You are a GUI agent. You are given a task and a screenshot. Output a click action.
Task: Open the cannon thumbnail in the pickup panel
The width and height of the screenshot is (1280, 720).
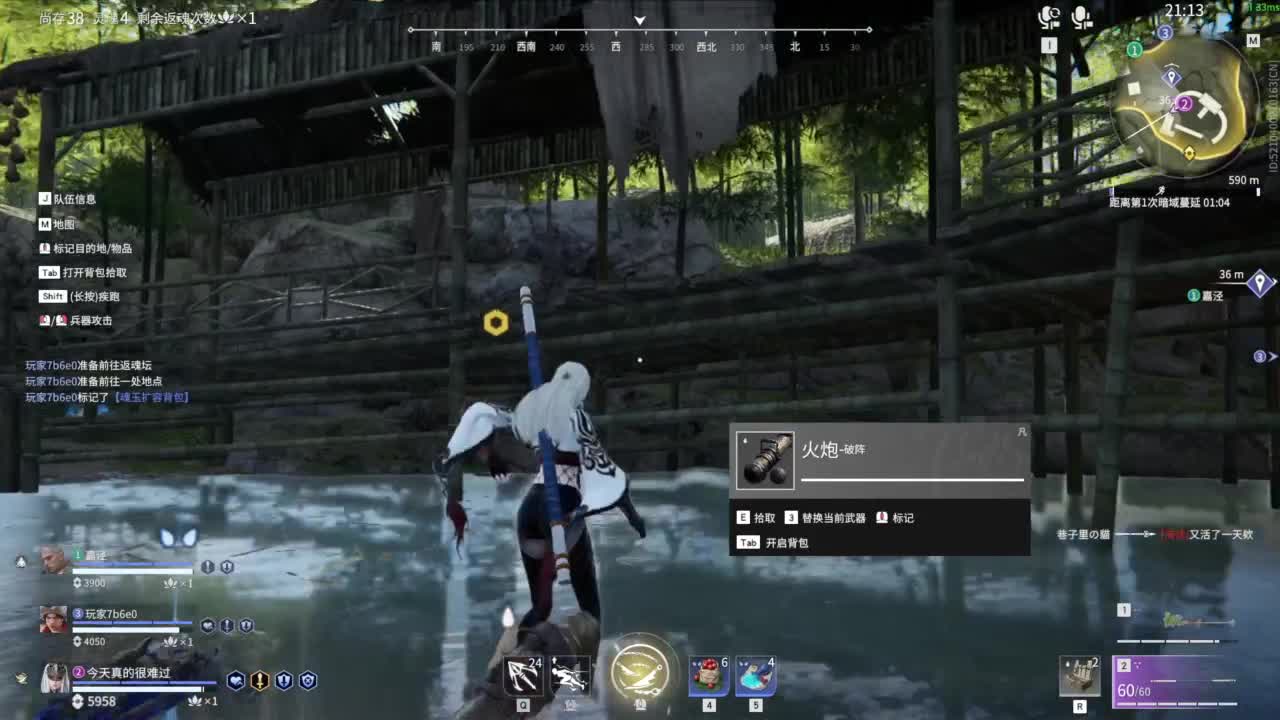[x=765, y=459]
